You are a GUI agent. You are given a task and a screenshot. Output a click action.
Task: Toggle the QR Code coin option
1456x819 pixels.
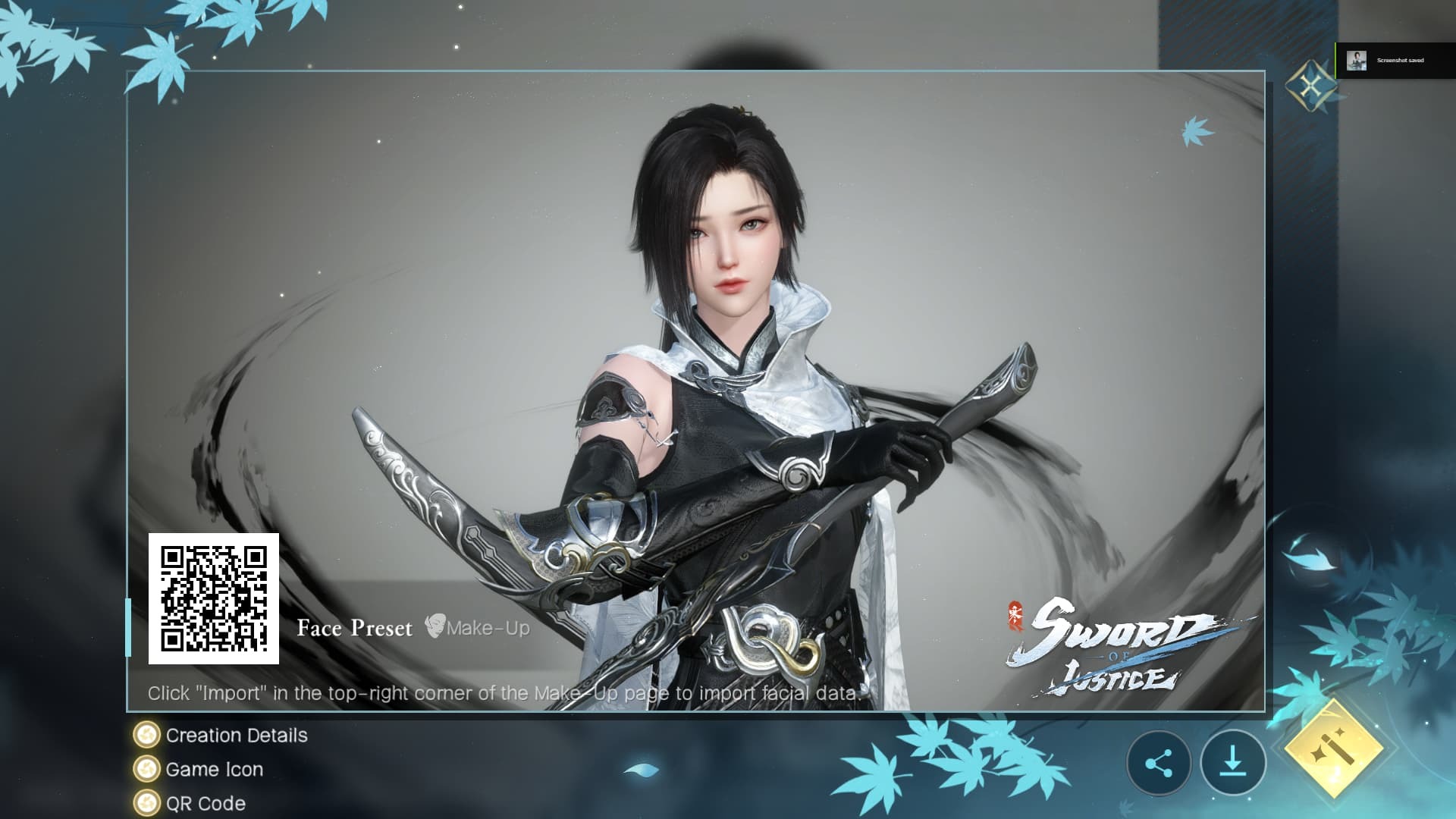146,803
